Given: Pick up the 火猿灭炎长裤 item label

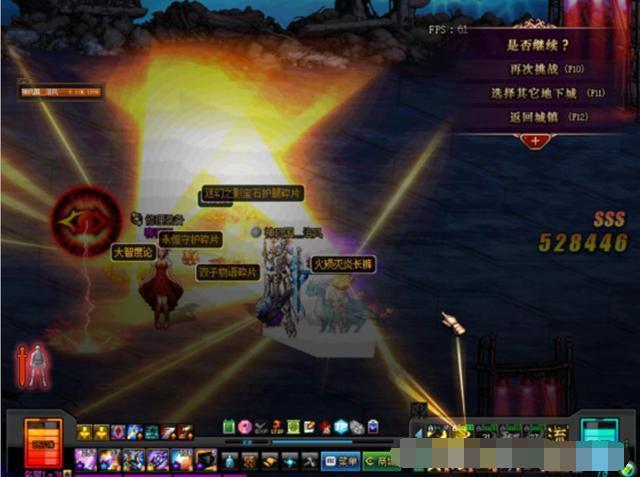Looking at the screenshot, I should pos(342,265).
